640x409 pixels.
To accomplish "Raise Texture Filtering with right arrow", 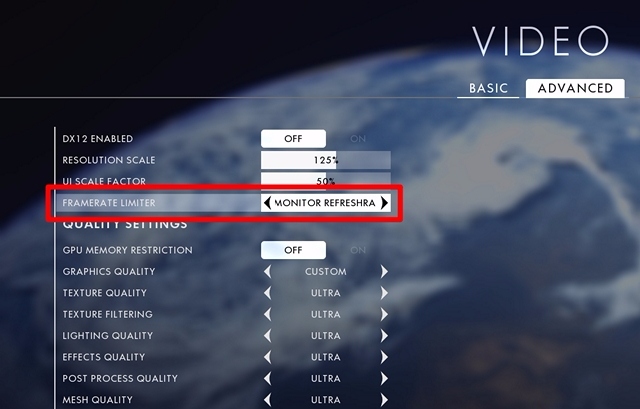I will point(384,314).
